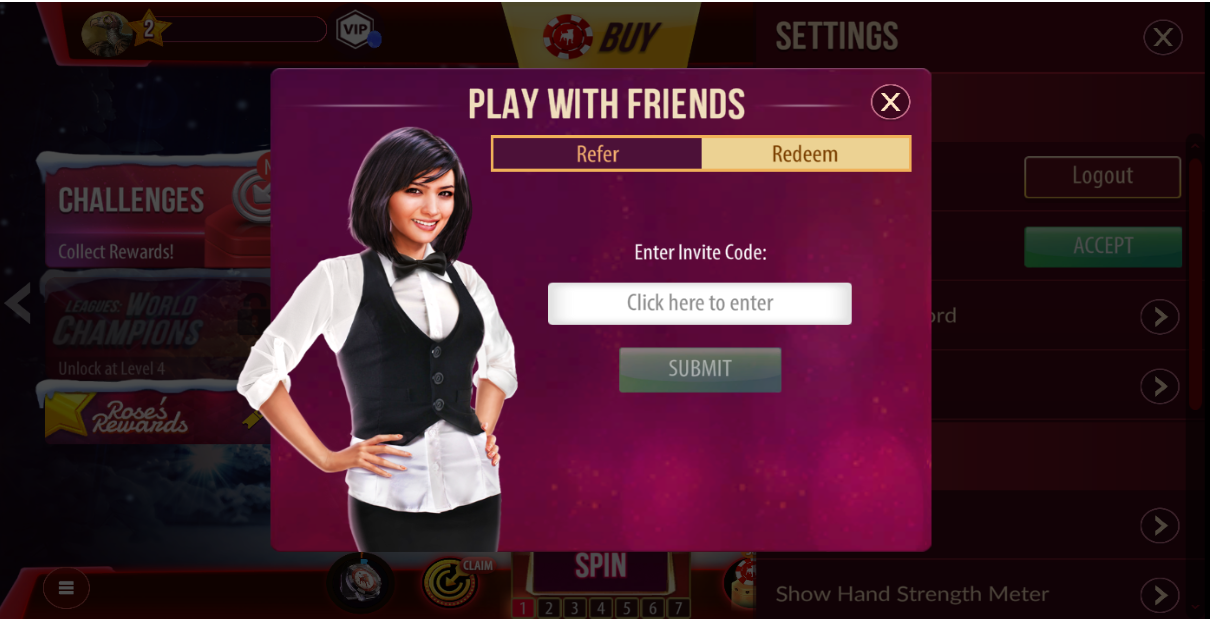The image size is (1210, 619).
Task: Open the VIP badge
Action: pyautogui.click(x=355, y=29)
